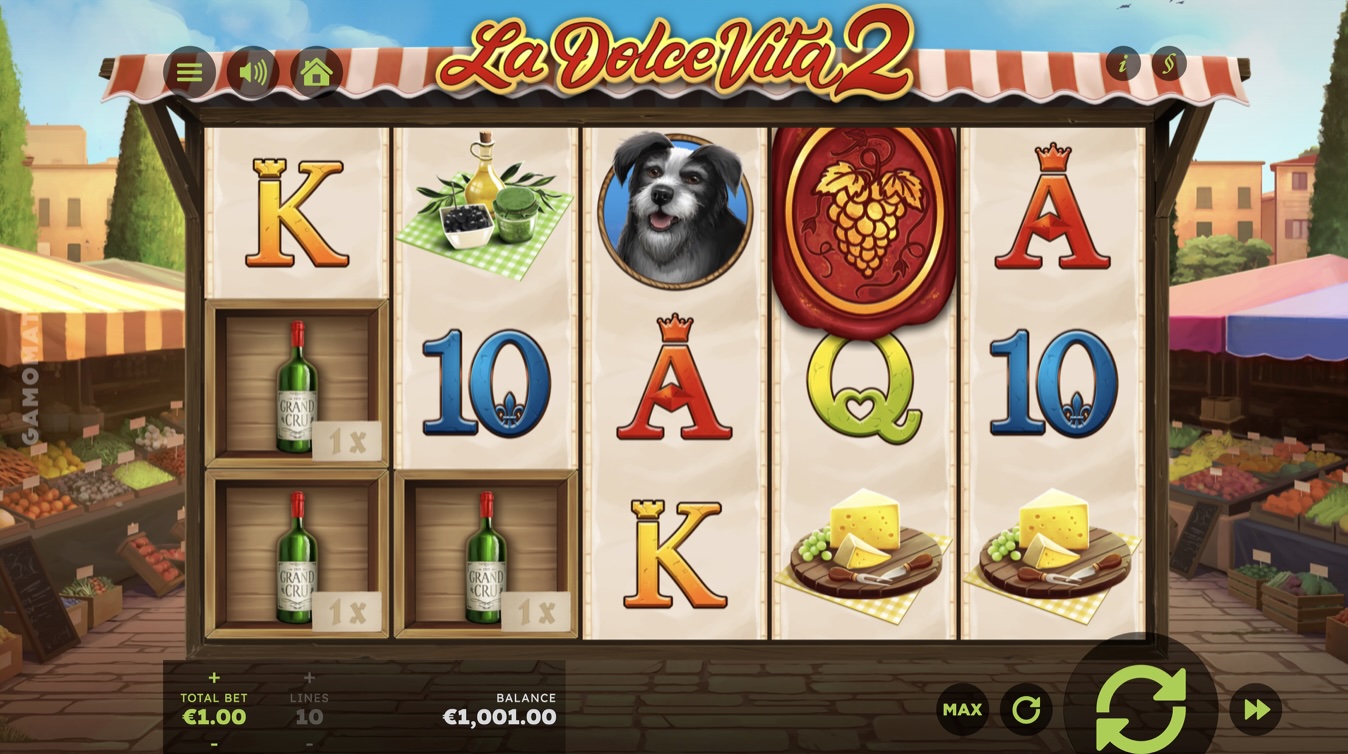Toggle the sound speaker button
The height and width of the screenshot is (754, 1348).
tap(252, 72)
